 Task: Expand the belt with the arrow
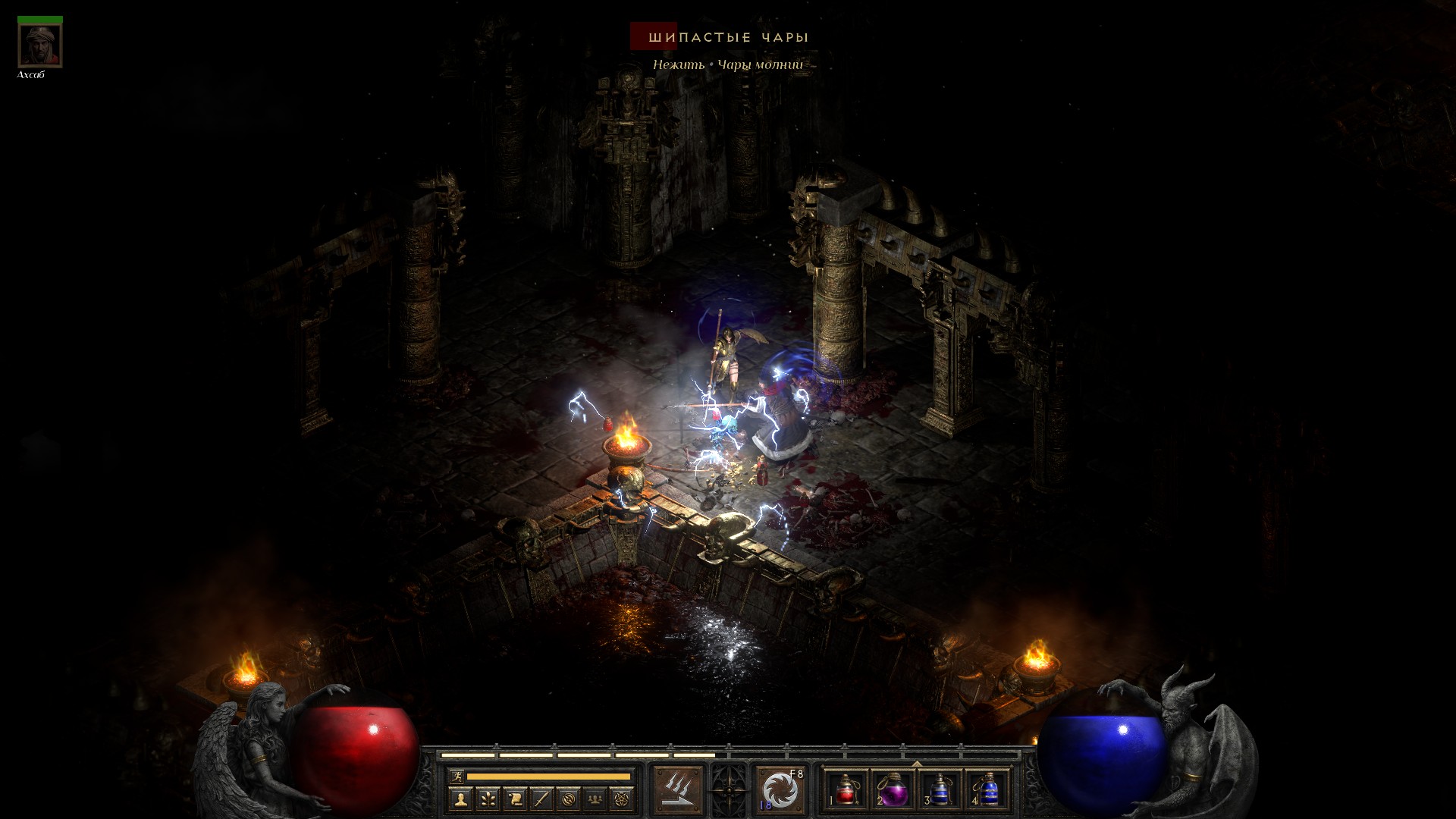click(917, 763)
